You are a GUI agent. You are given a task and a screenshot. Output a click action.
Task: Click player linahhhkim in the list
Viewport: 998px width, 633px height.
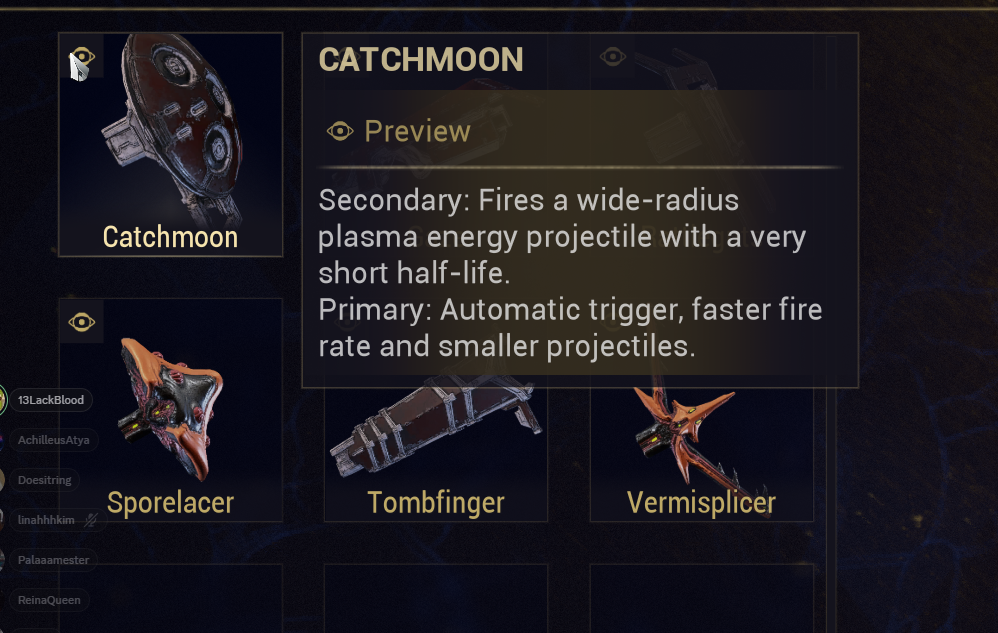click(x=47, y=520)
